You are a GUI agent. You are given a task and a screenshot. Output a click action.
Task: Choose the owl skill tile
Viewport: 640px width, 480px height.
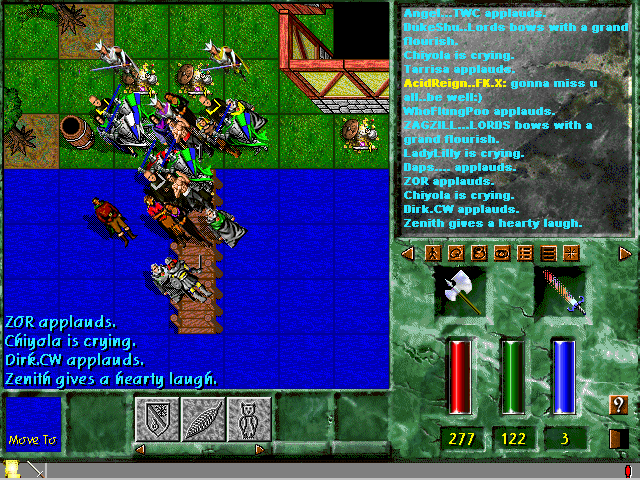point(249,420)
